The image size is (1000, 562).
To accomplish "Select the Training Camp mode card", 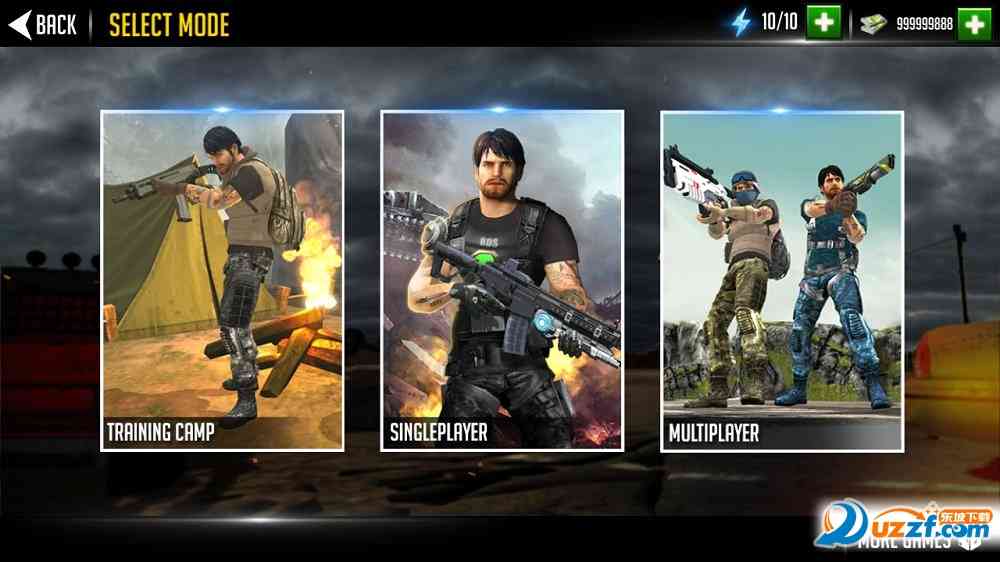I will [x=222, y=281].
